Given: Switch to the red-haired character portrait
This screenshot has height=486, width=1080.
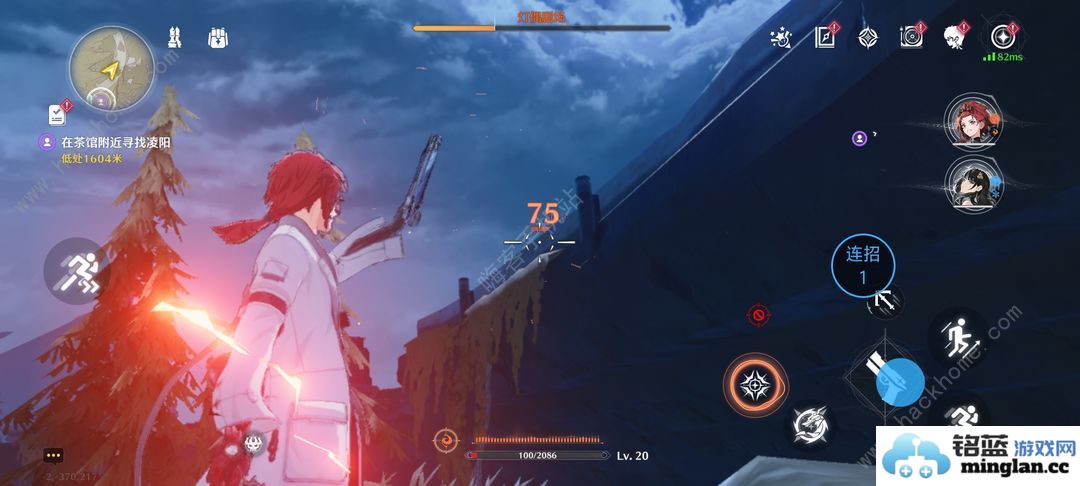Looking at the screenshot, I should point(968,121).
